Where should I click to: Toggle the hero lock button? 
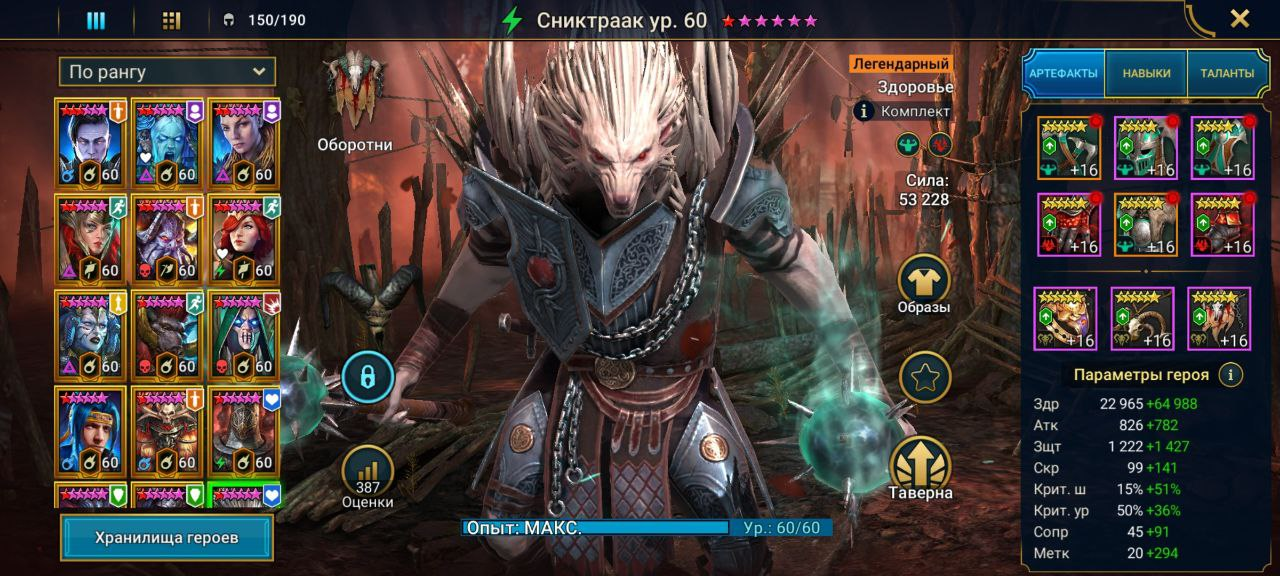point(367,377)
